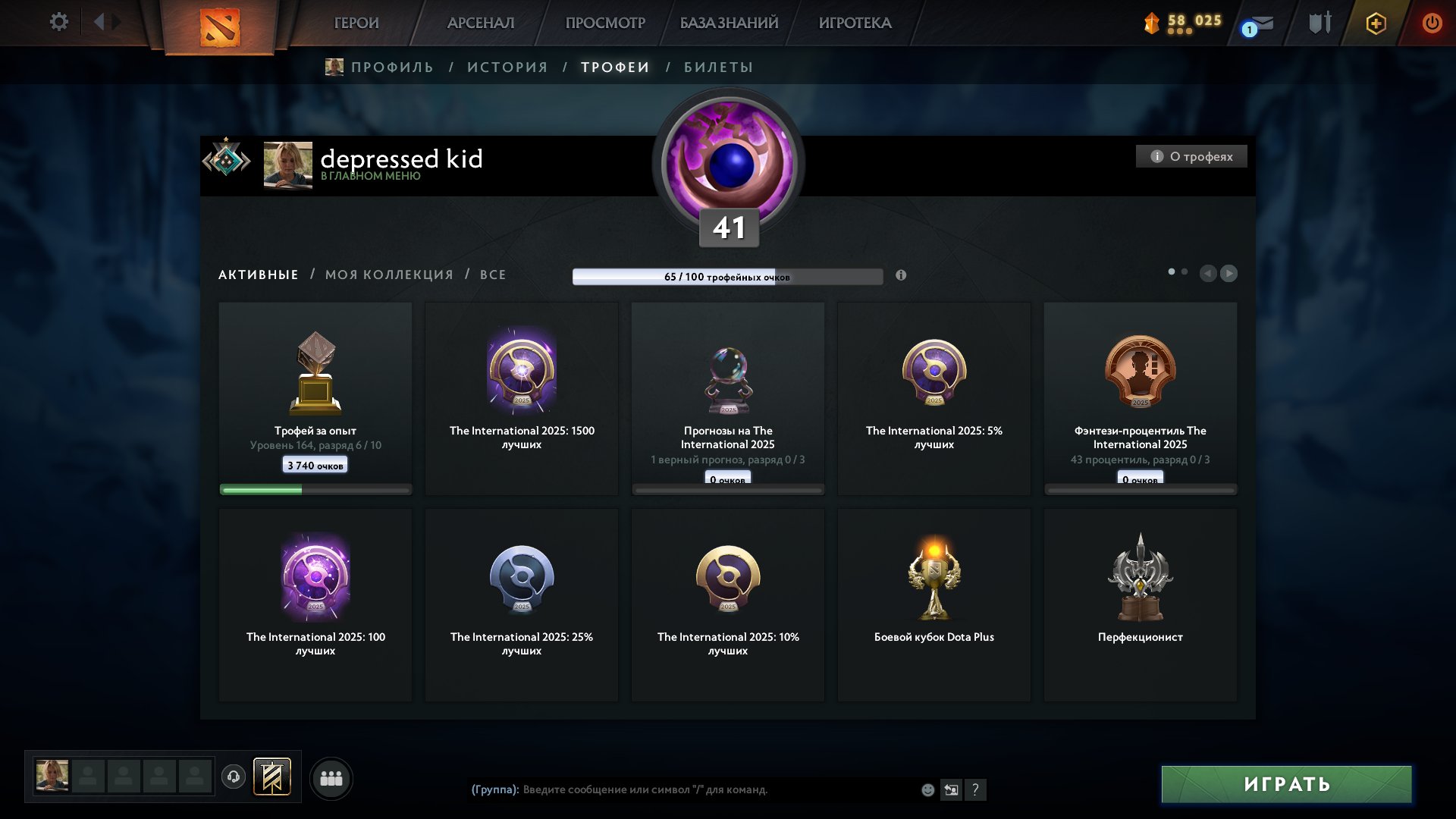Start matchmaking with the Играть button

(1286, 784)
